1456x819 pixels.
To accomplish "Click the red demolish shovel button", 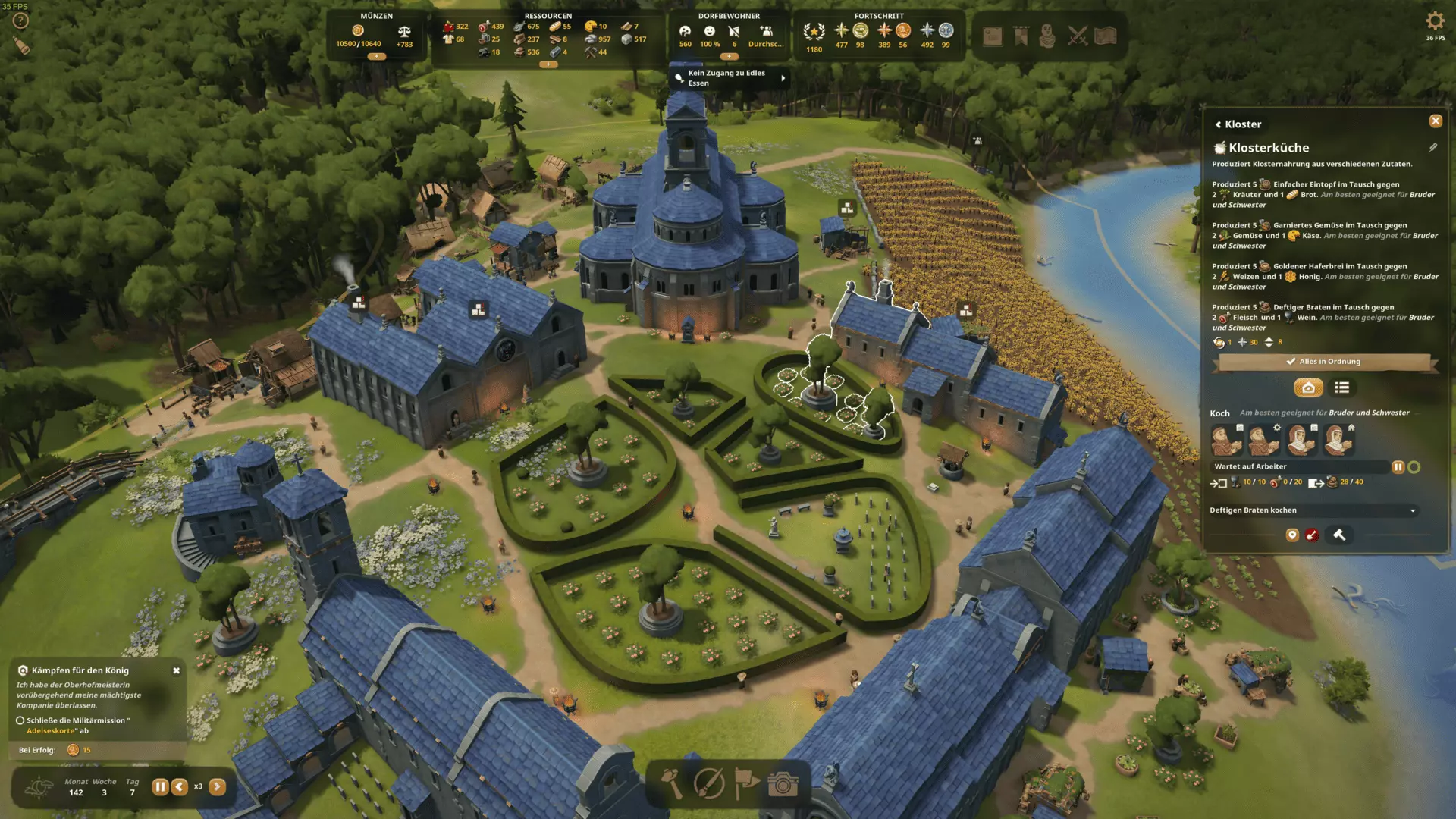I will [1312, 535].
